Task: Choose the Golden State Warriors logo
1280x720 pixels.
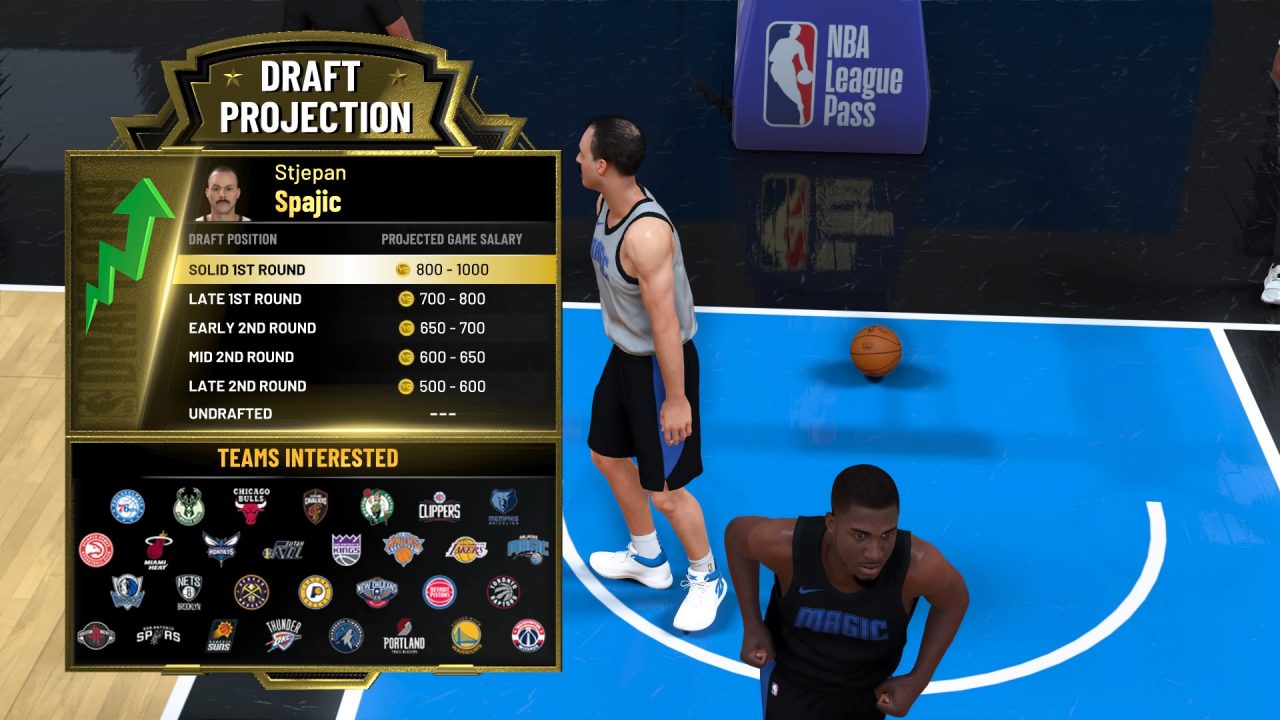Action: point(466,635)
